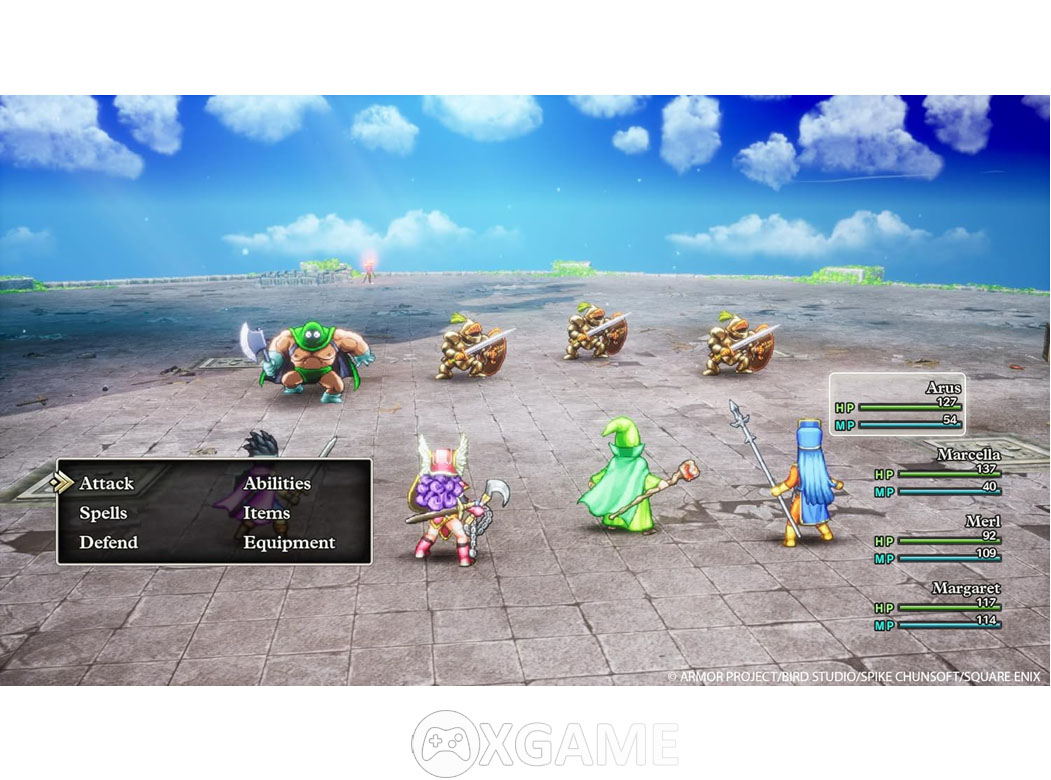This screenshot has height=780, width=1051.
Task: Select Marcella's party status panel
Action: click(937, 471)
